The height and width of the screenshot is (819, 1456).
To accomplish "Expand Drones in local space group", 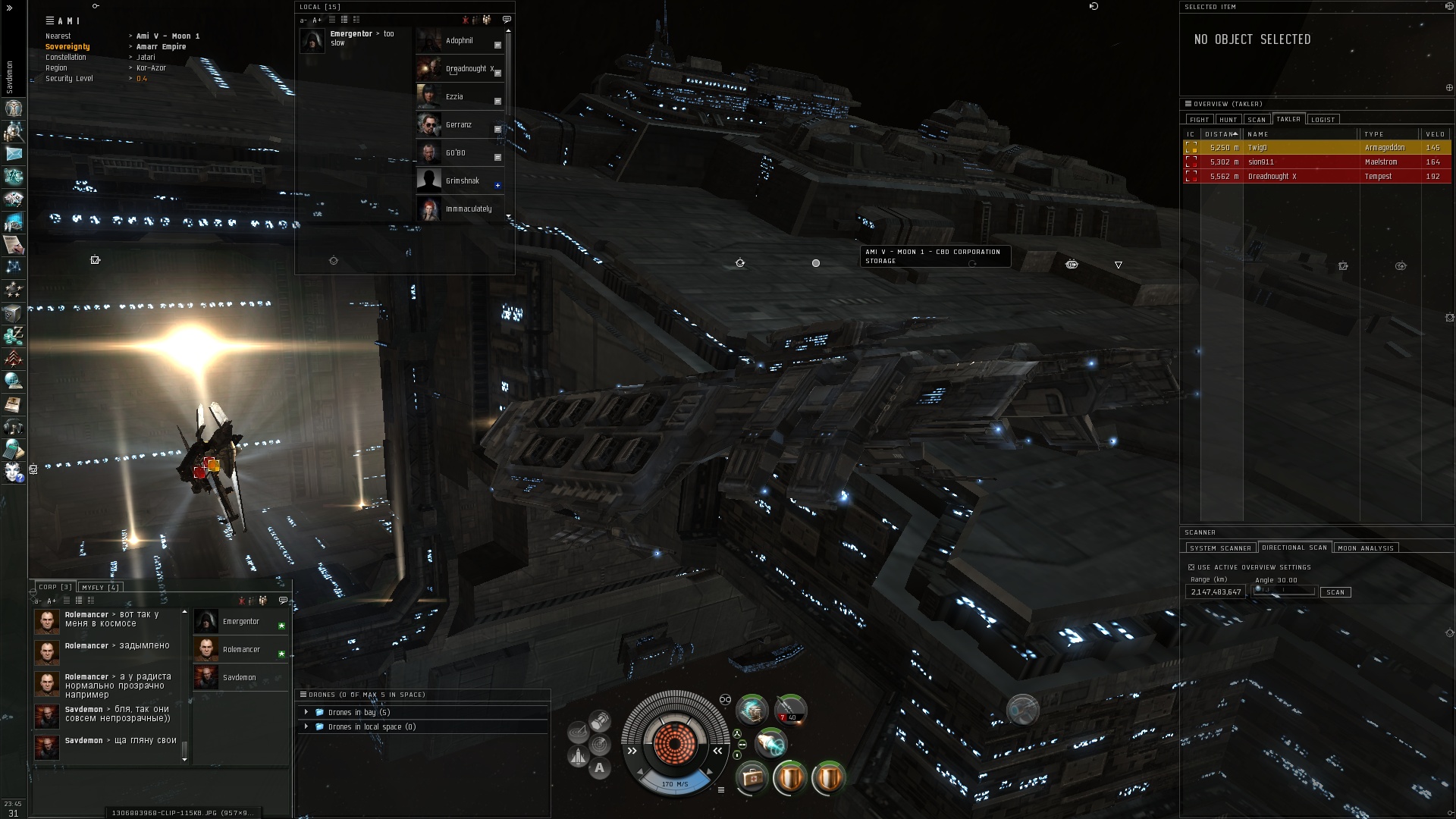I will pyautogui.click(x=306, y=726).
